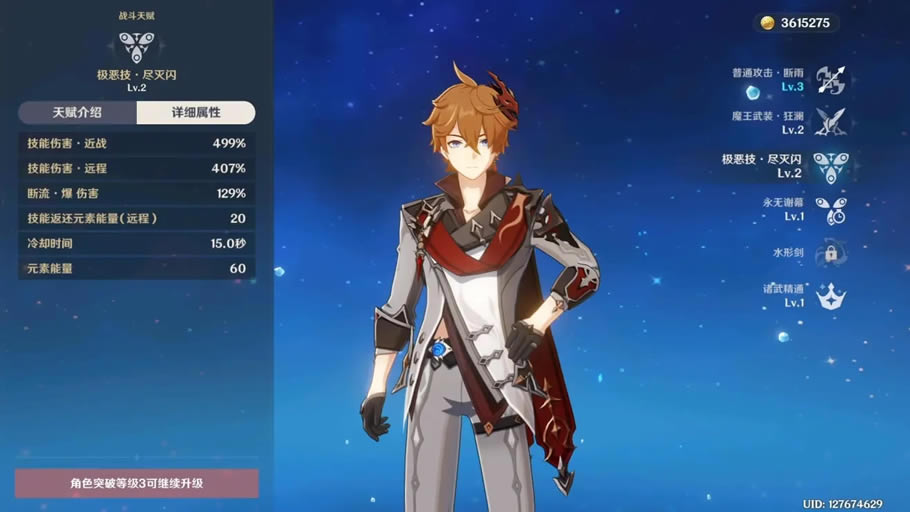Click the Mora coin balance display
The image size is (910, 512).
click(796, 23)
